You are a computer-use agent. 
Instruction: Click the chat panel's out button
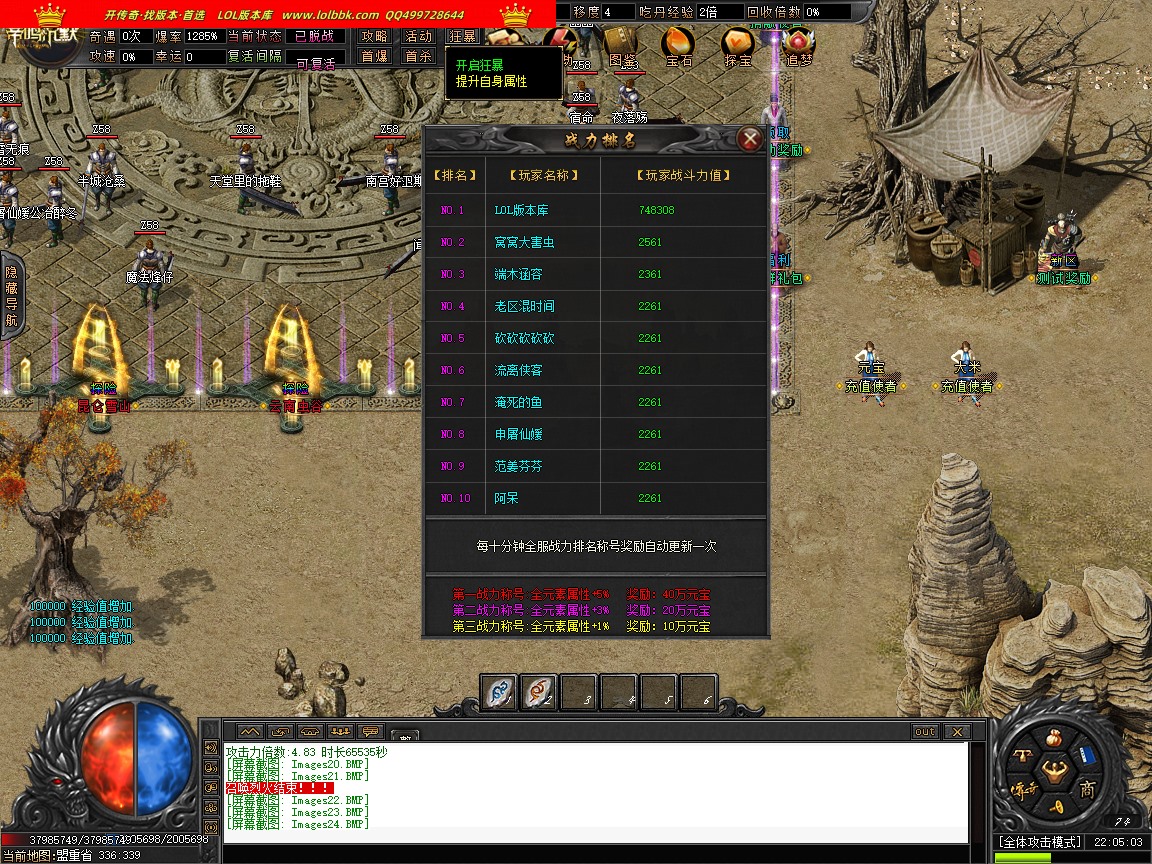coord(925,732)
